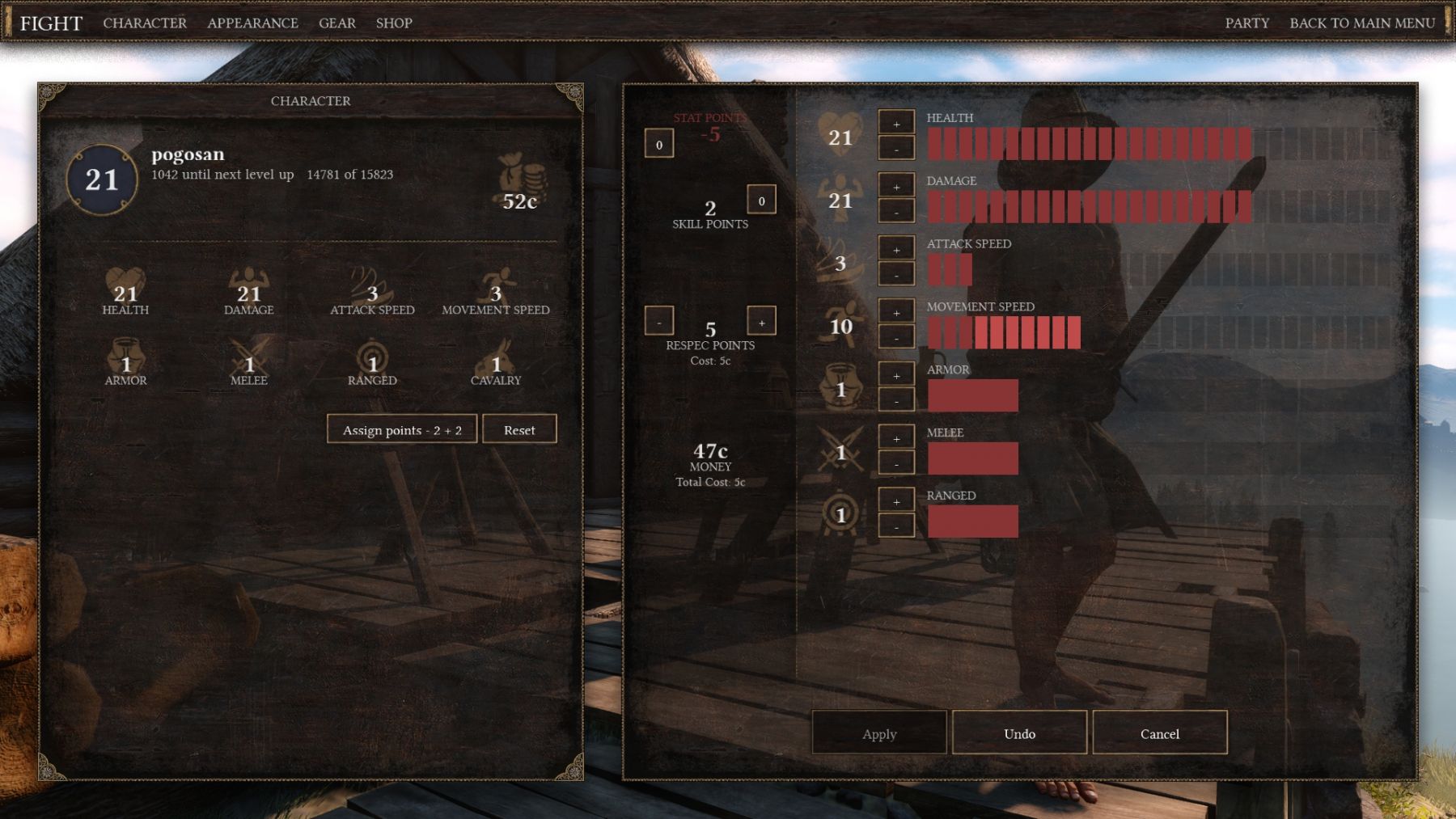The width and height of the screenshot is (1456, 819).
Task: Cancel the point assignment
Action: click(x=1159, y=733)
